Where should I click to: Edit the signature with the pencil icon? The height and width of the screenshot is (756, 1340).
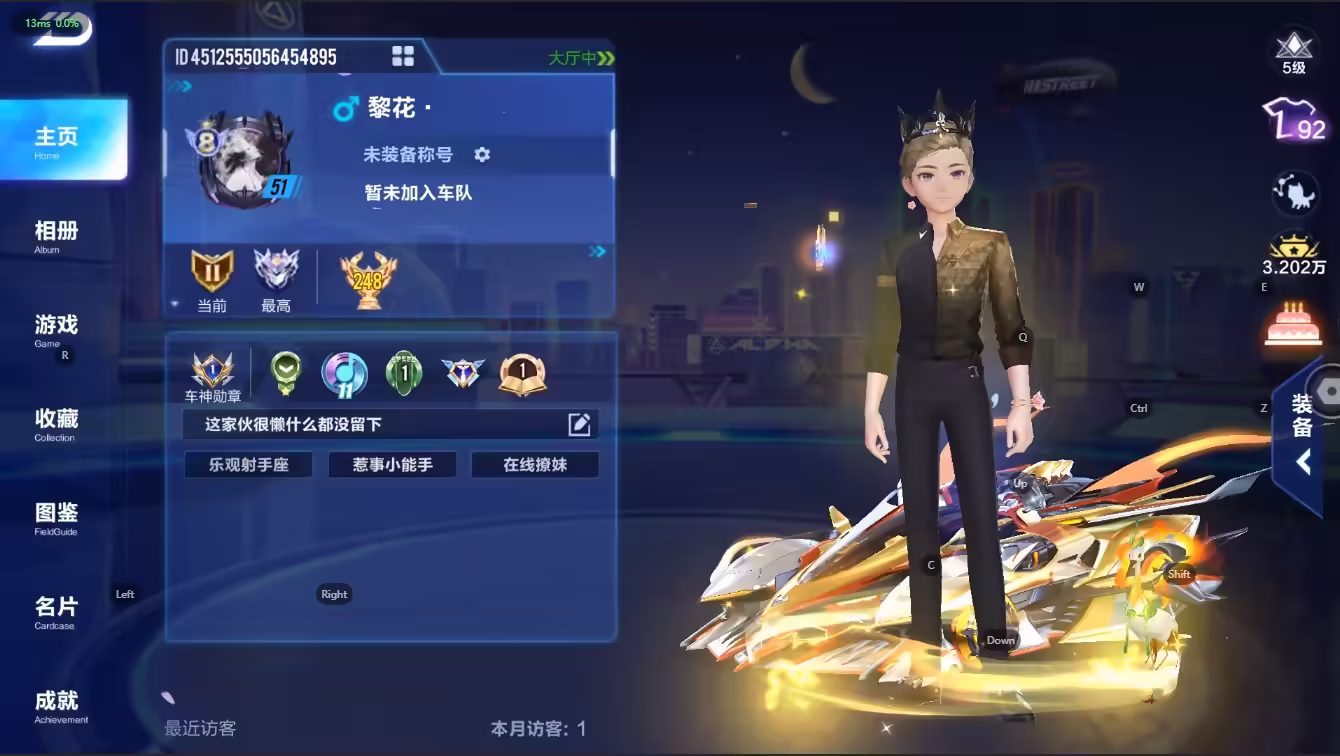(579, 424)
